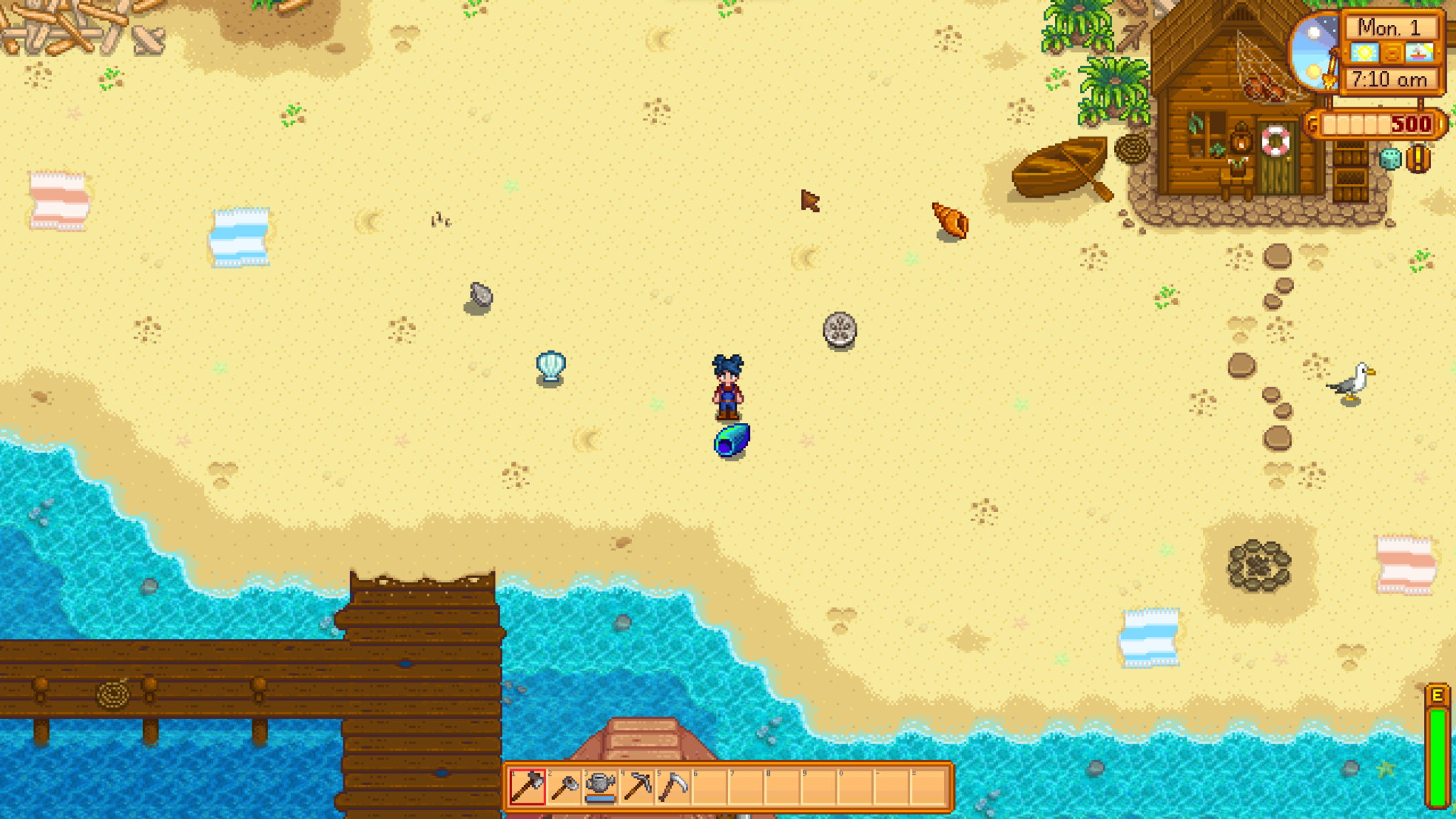This screenshot has width=1456, height=819.
Task: Select the pickaxe in hotbar slot 4
Action: (636, 787)
